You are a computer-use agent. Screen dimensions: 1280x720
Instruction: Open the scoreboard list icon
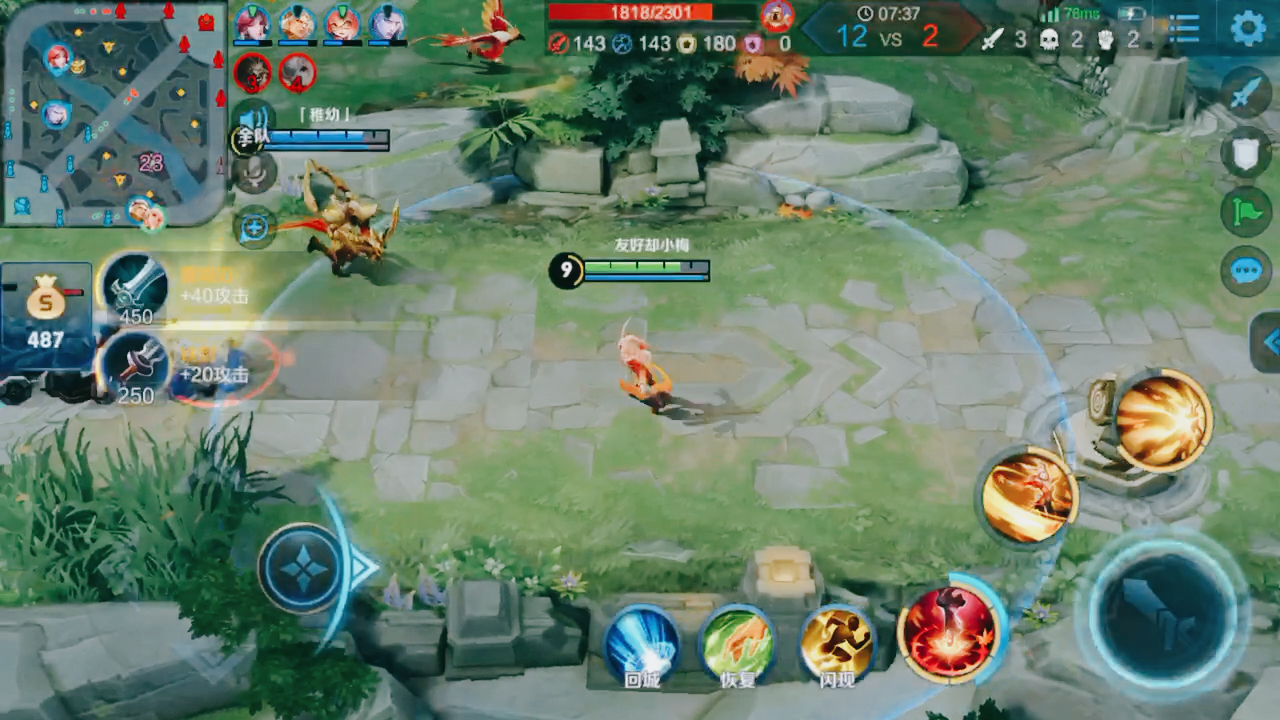(x=1184, y=28)
